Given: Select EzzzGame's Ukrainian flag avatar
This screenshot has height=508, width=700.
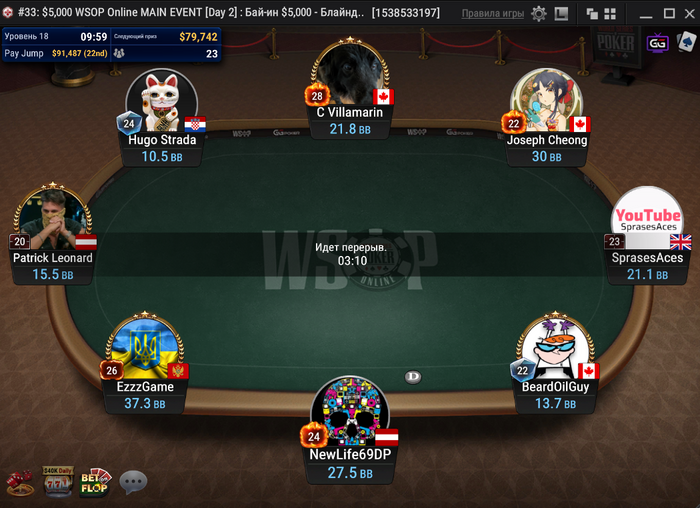Looking at the screenshot, I should [145, 347].
